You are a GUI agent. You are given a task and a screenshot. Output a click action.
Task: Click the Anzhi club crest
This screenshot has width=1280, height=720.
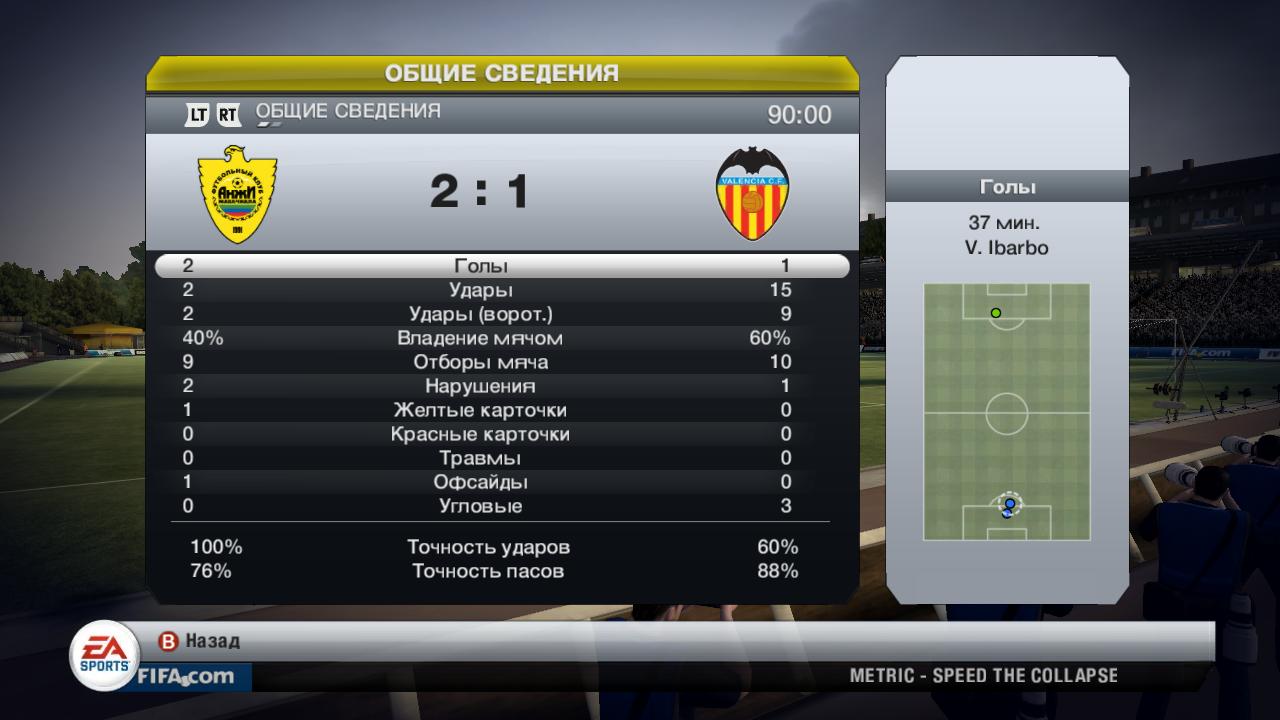tap(236, 192)
